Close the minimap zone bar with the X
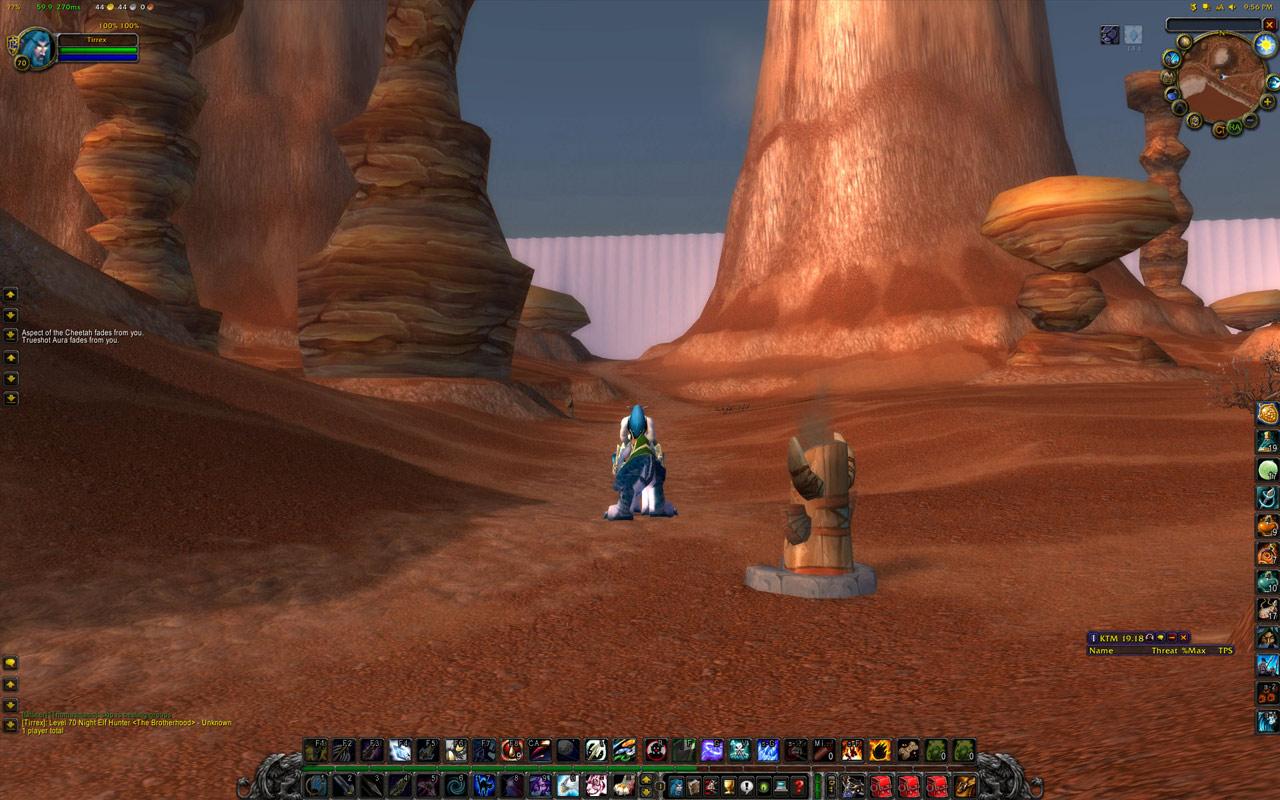This screenshot has width=1280, height=800. pyautogui.click(x=1270, y=24)
